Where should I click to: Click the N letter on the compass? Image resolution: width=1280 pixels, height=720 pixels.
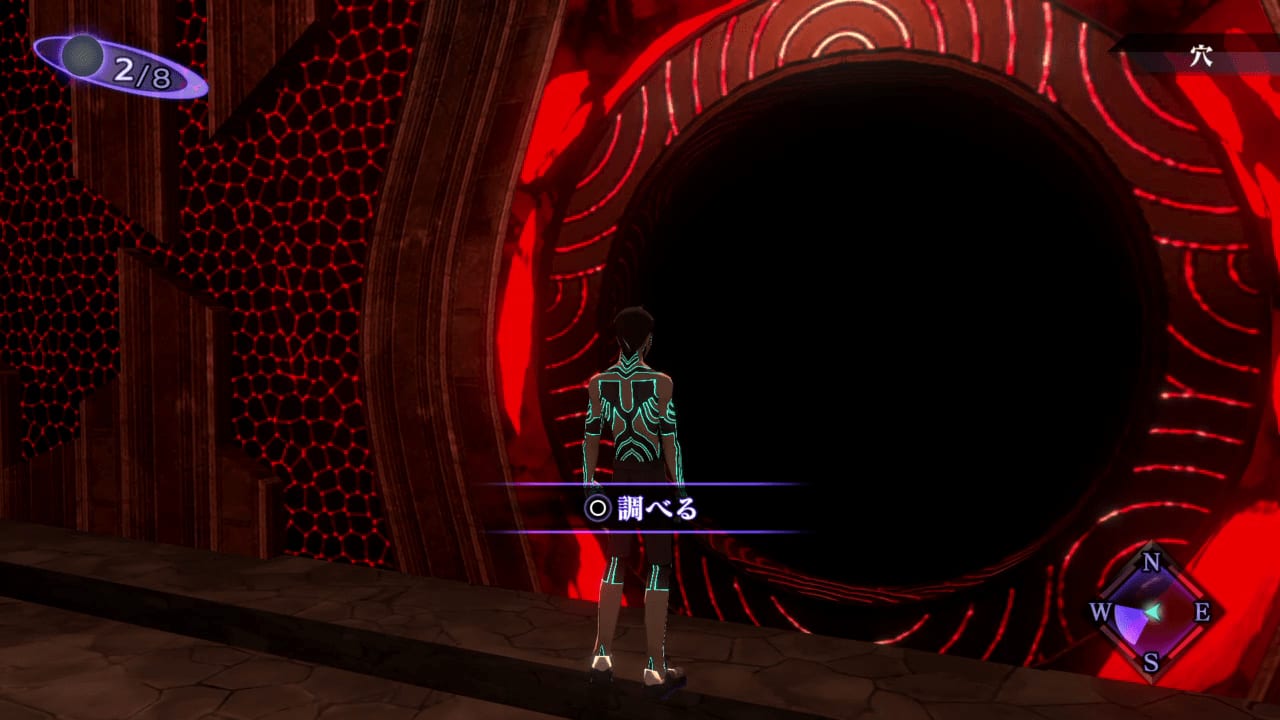(x=1151, y=560)
